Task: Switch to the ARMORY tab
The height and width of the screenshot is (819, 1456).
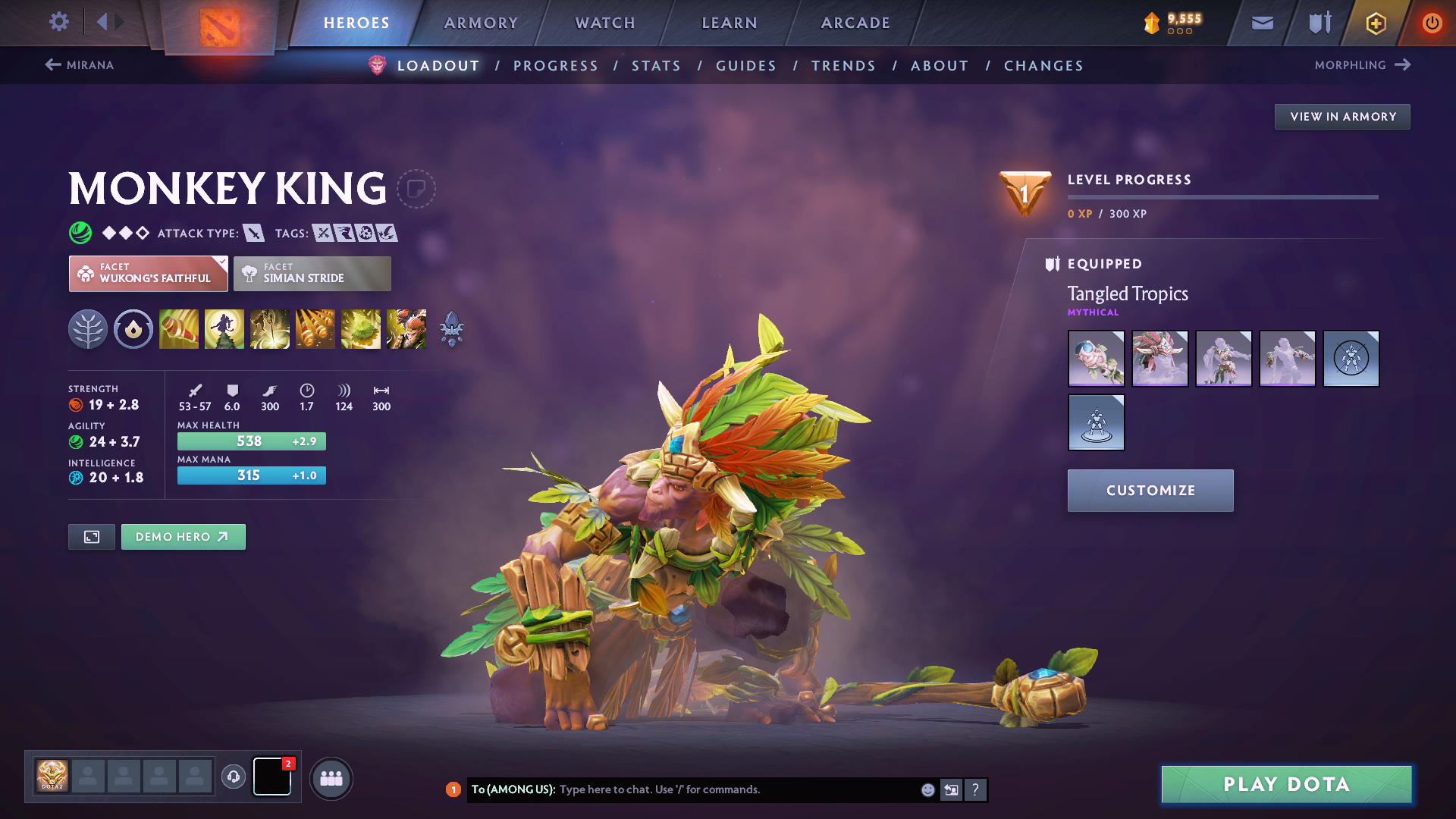Action: point(481,23)
